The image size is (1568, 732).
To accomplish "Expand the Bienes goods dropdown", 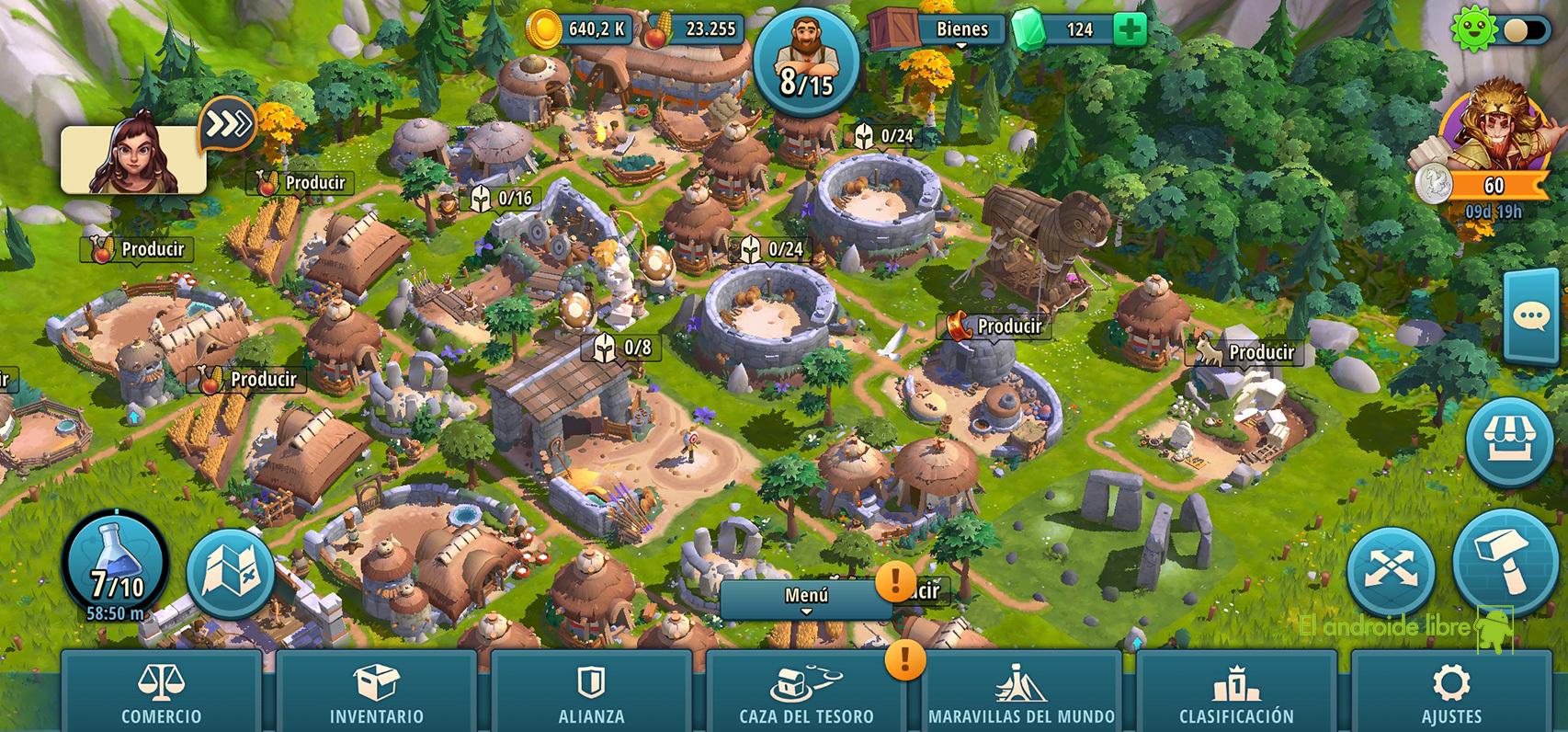I will 960,30.
